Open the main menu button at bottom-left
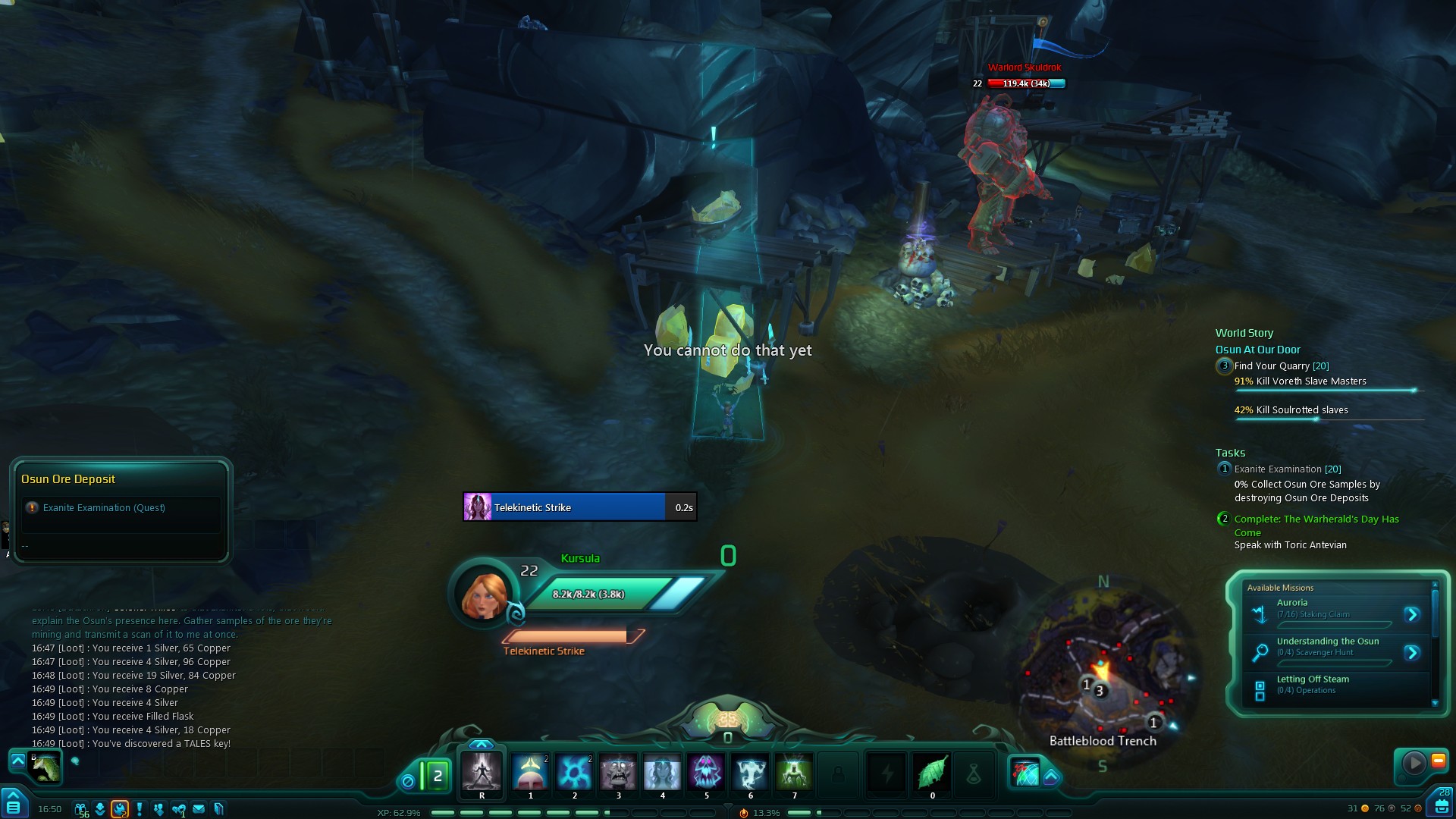 point(13,805)
